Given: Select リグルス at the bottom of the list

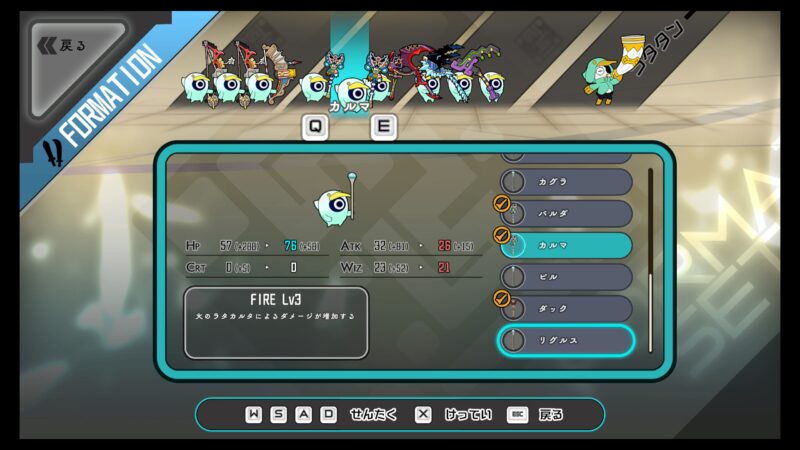Looking at the screenshot, I should tap(566, 340).
